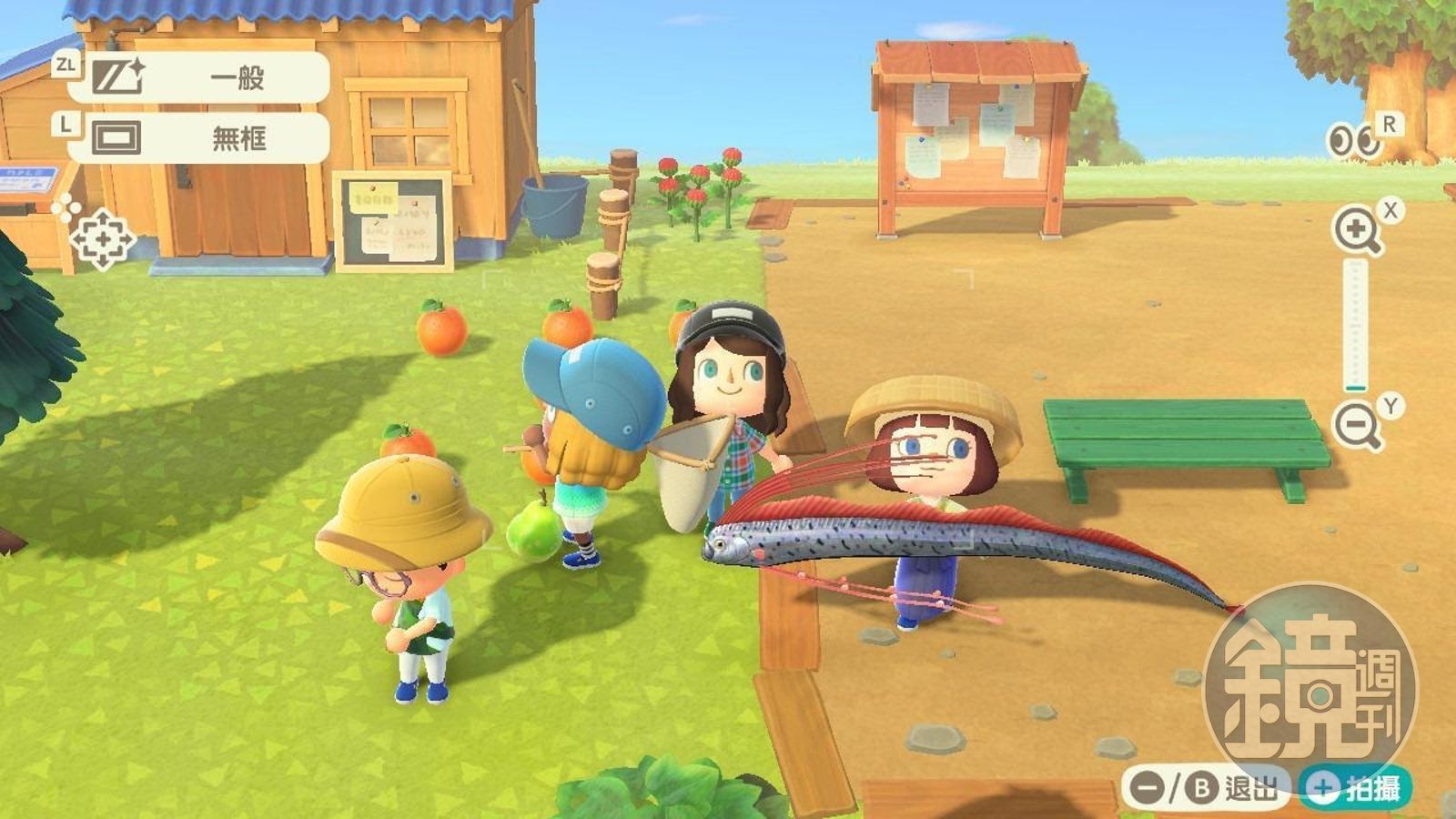Zoom in with the magnifier plus icon
The height and width of the screenshot is (819, 1456).
(1356, 230)
